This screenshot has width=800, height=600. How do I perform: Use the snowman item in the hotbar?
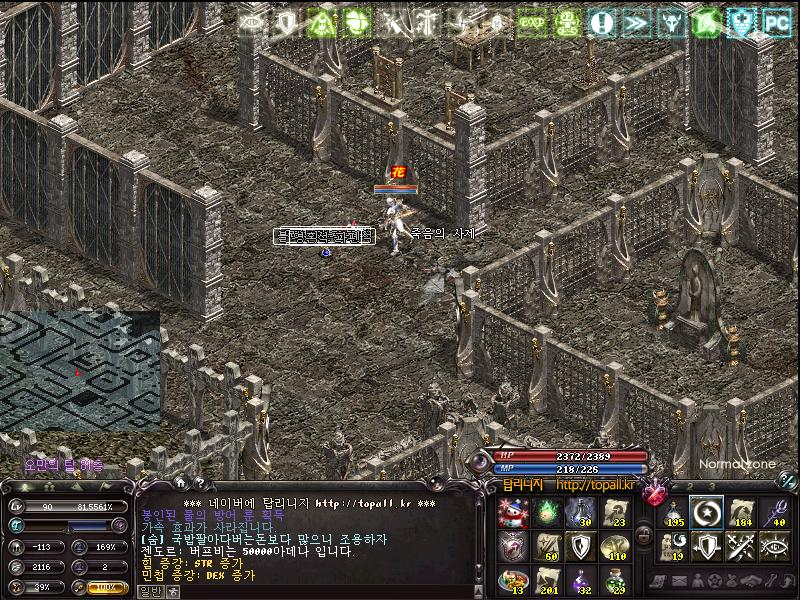(x=514, y=513)
